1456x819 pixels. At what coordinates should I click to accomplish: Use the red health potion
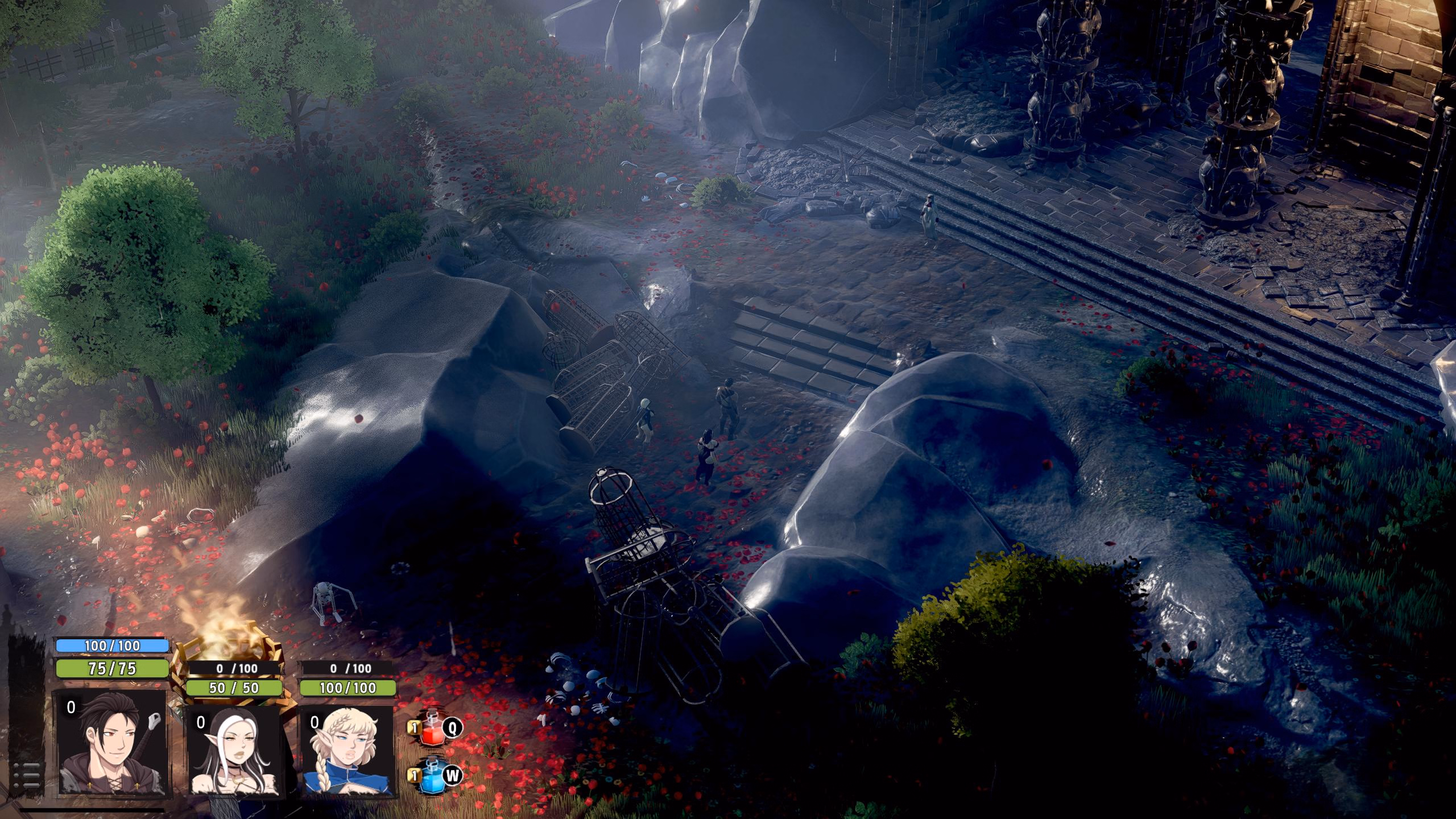pos(431,728)
